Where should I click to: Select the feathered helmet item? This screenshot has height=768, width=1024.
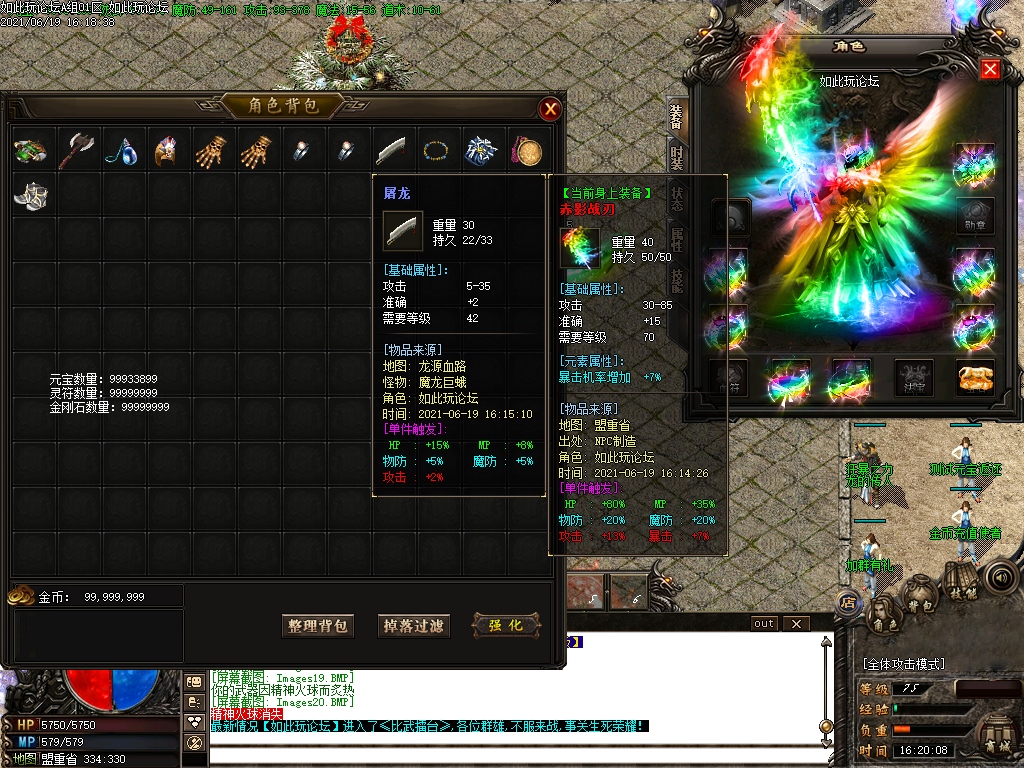point(166,151)
